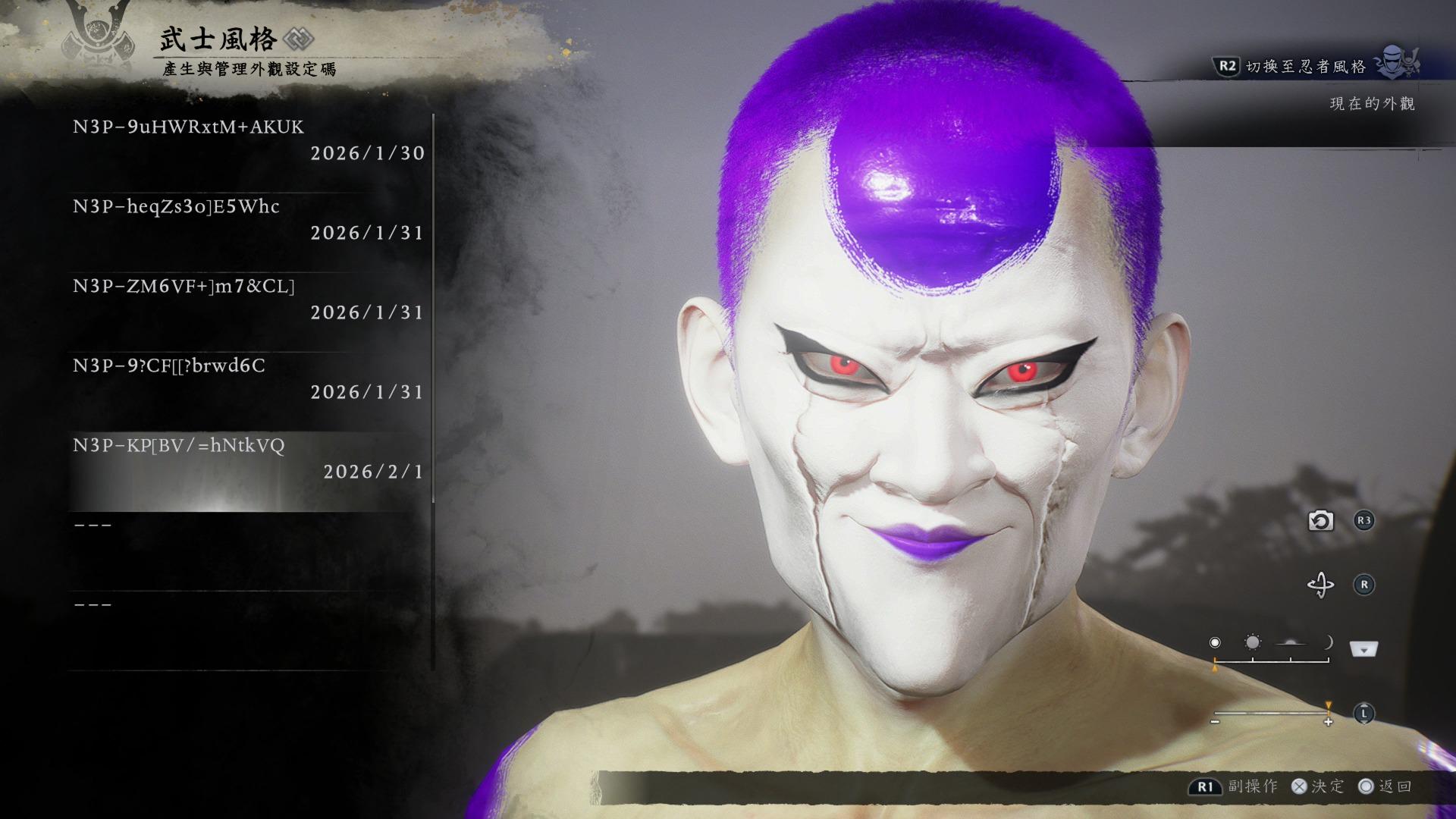This screenshot has width=1456, height=819.
Task: Click the 返回 back label
Action: pyautogui.click(x=1395, y=786)
